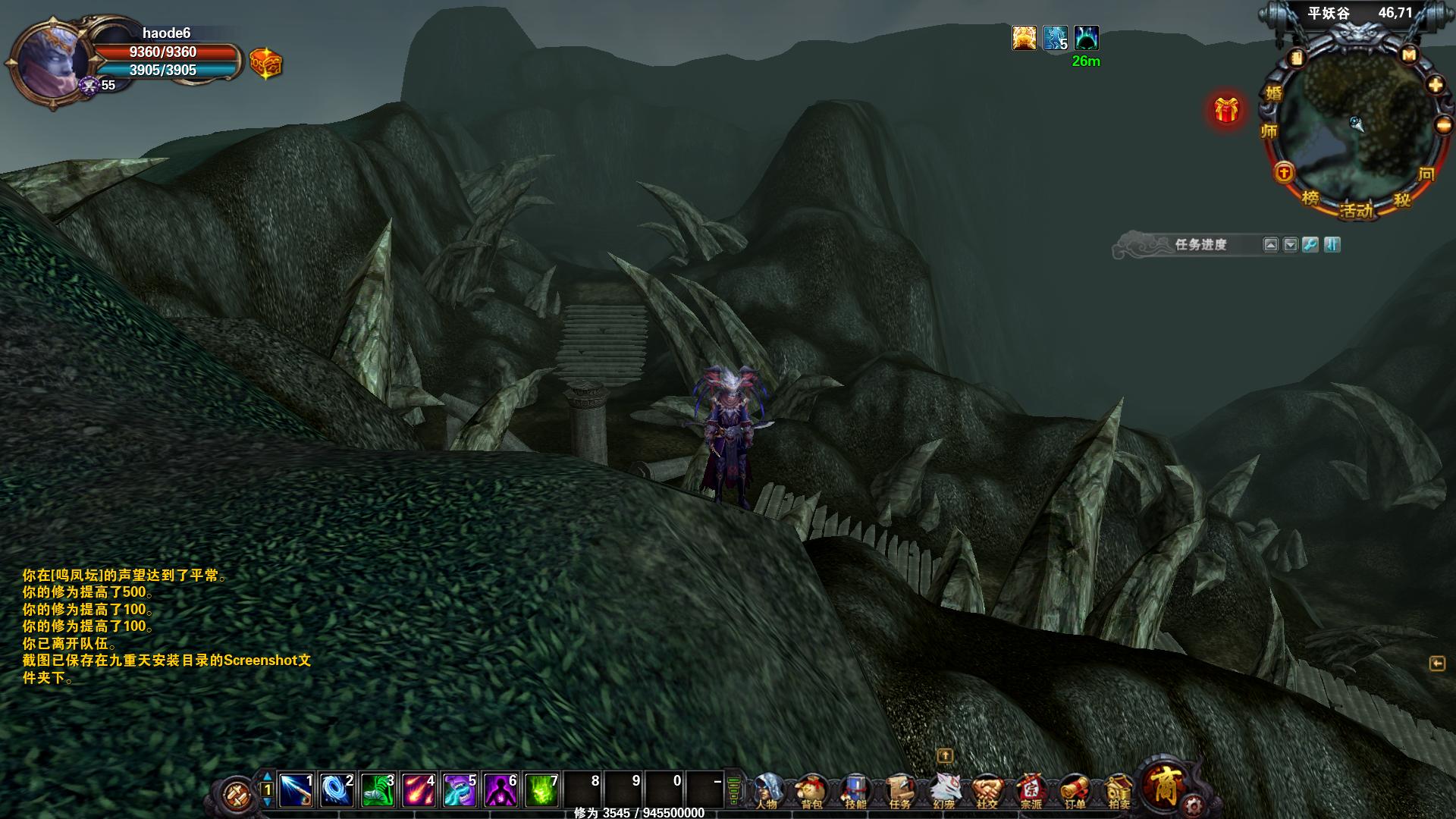The image size is (1456, 819).
Task: Activate the green flame skill in slot 7
Action: (x=541, y=790)
